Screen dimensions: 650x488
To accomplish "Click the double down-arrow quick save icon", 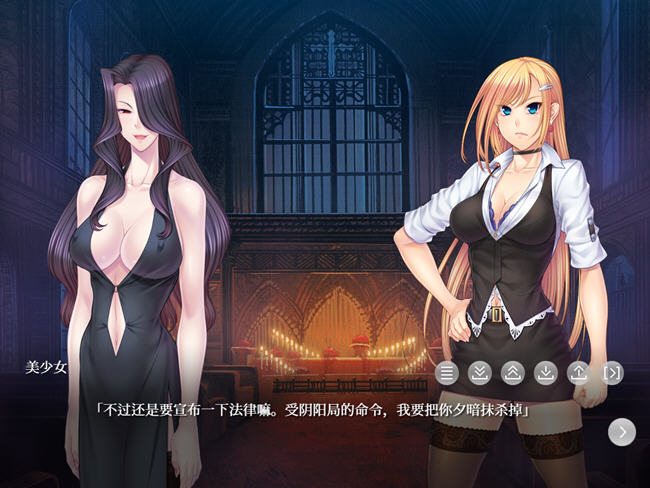I will coord(480,373).
